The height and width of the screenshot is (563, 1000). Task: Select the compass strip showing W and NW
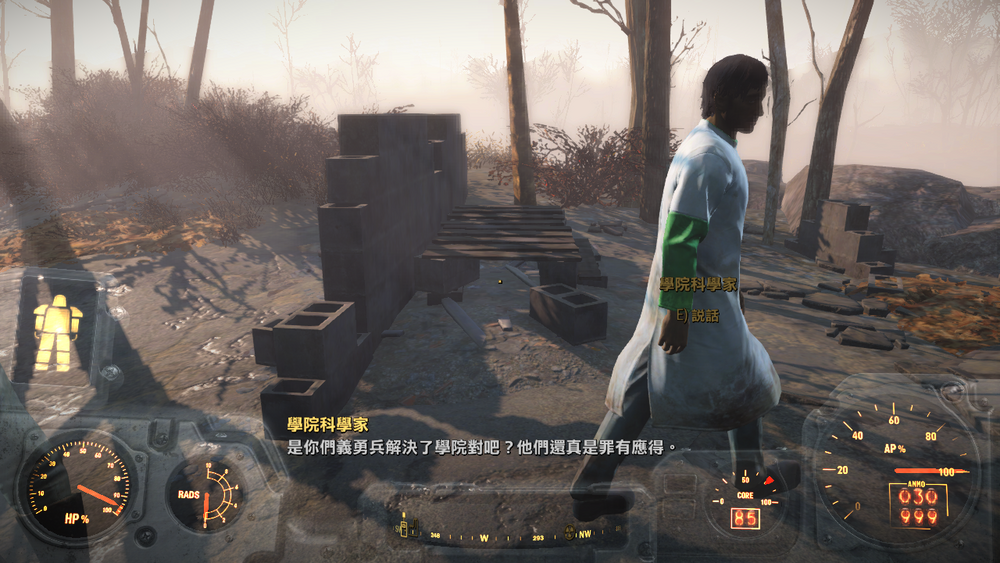(x=511, y=533)
